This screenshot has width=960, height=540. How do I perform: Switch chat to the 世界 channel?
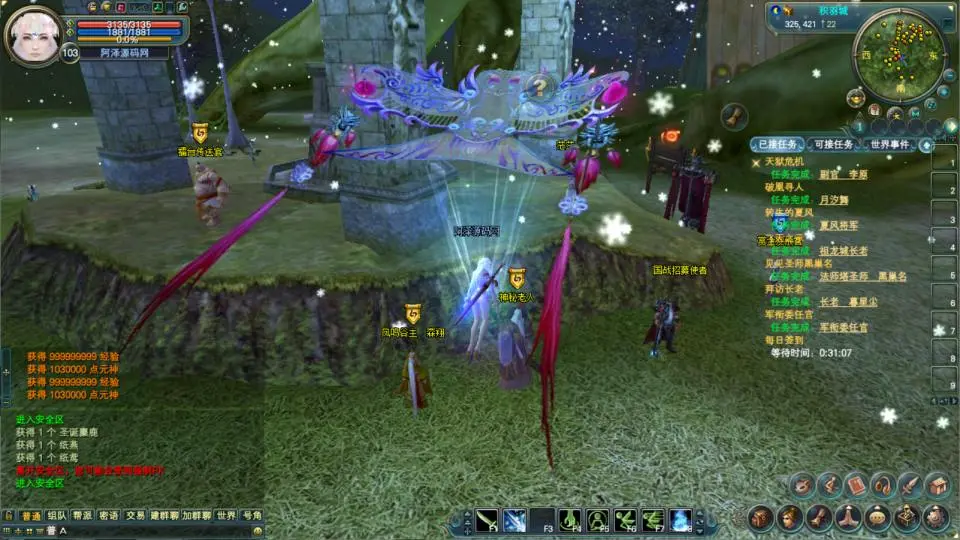click(x=227, y=516)
